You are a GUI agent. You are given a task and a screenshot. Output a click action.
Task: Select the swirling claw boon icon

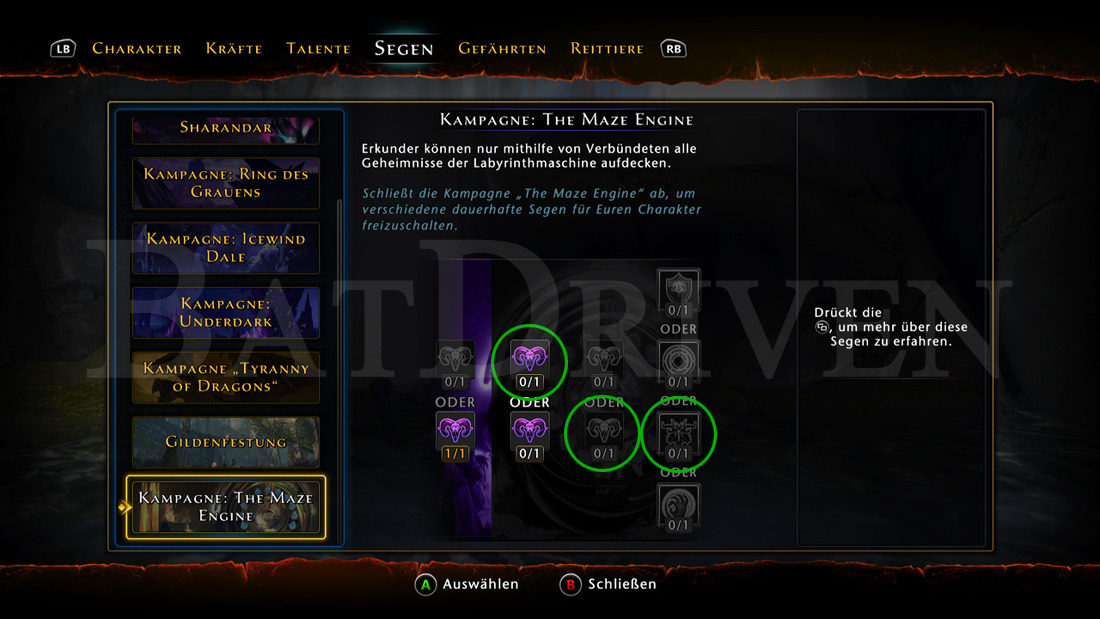click(679, 503)
